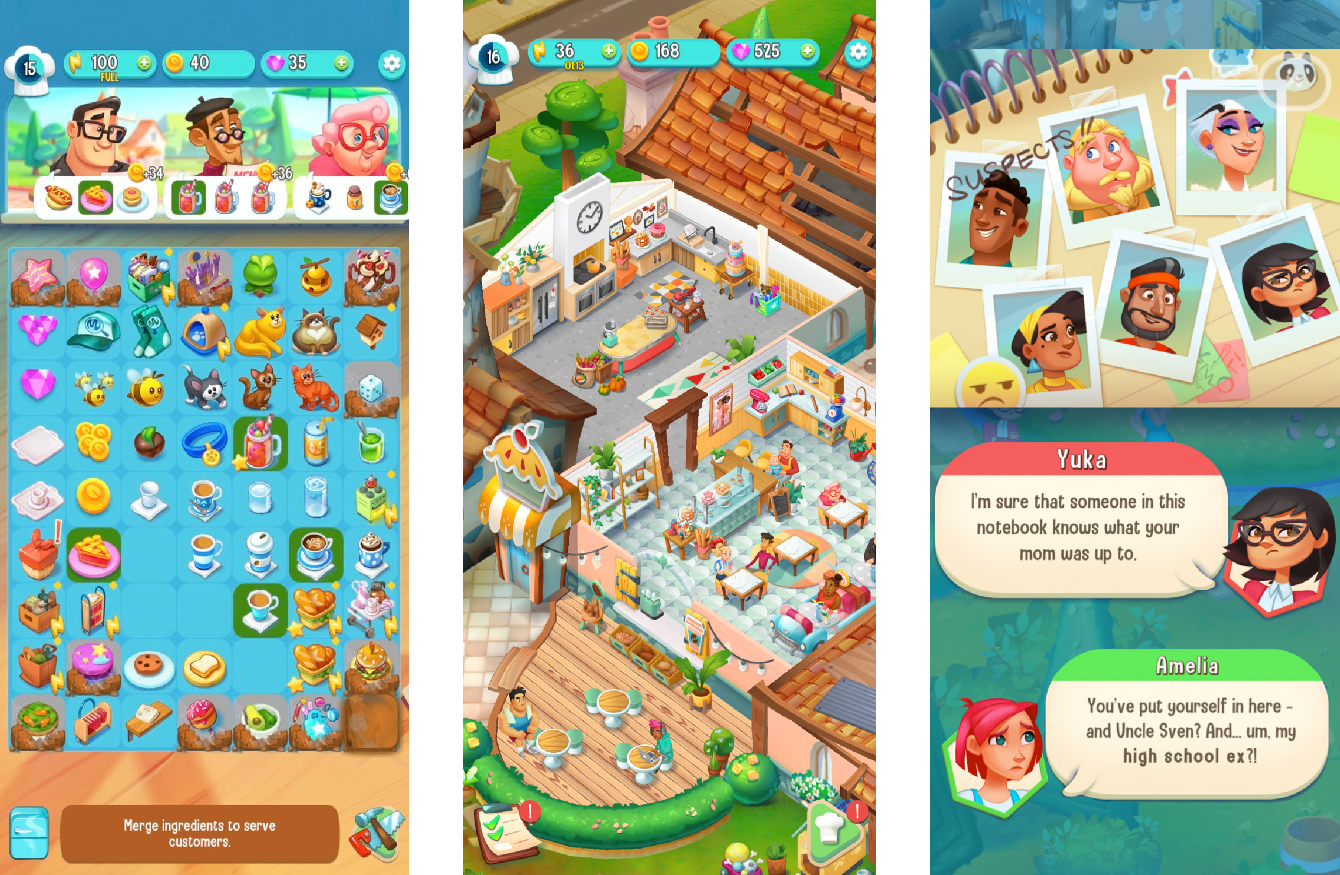Click Yuka's speech bubble about the notebook
The width and height of the screenshot is (1340, 875).
coord(1080,525)
